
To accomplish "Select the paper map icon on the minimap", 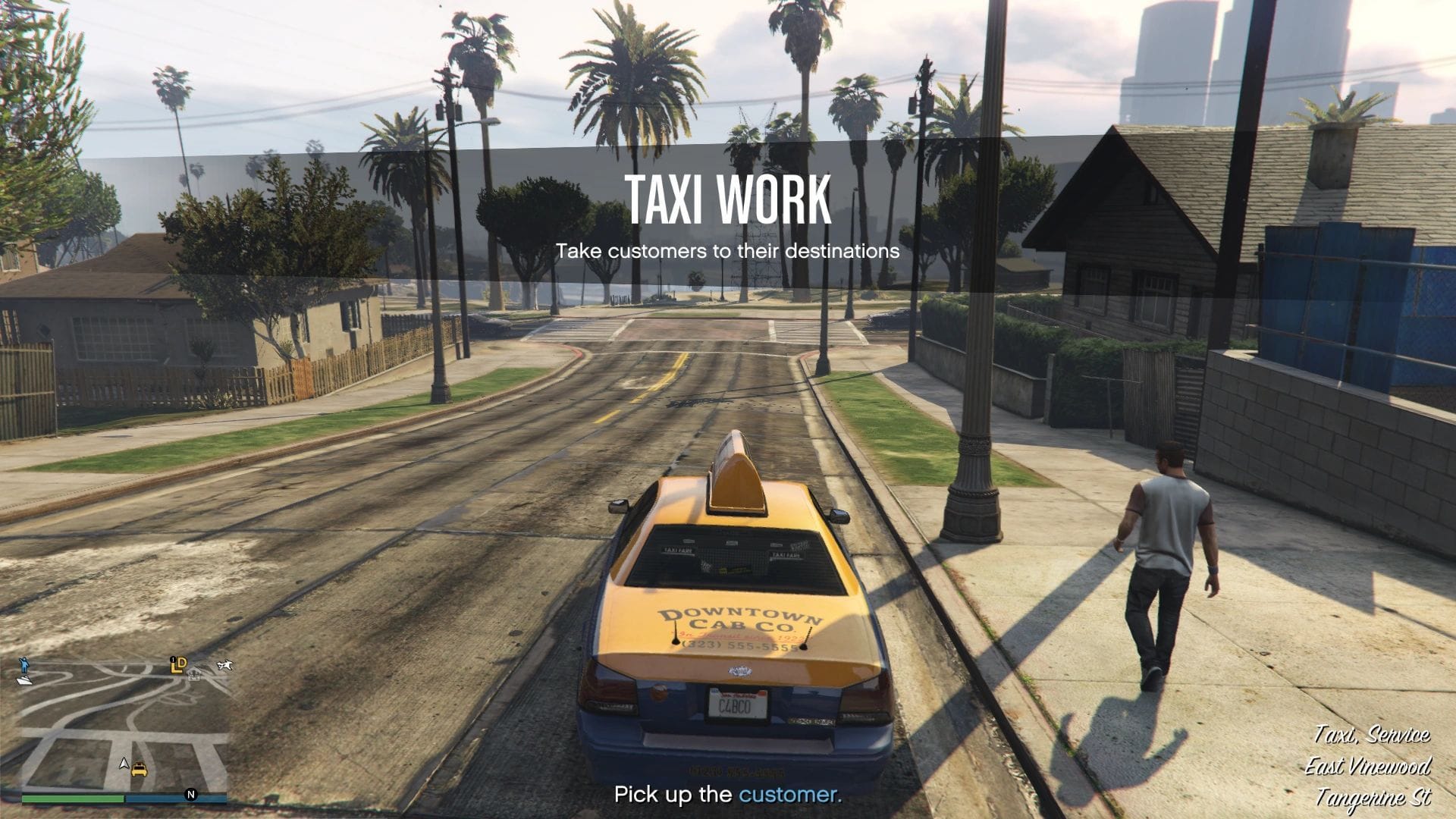I will (x=24, y=681).
